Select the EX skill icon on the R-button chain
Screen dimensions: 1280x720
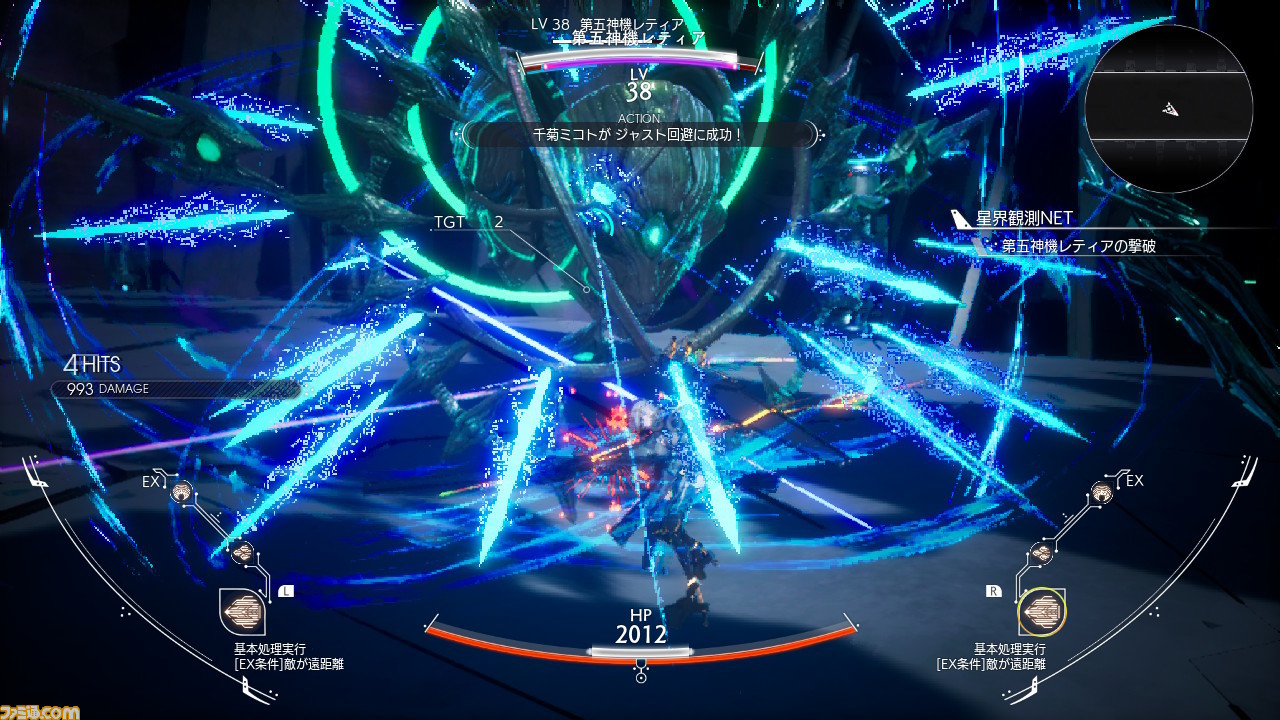pyautogui.click(x=1101, y=491)
